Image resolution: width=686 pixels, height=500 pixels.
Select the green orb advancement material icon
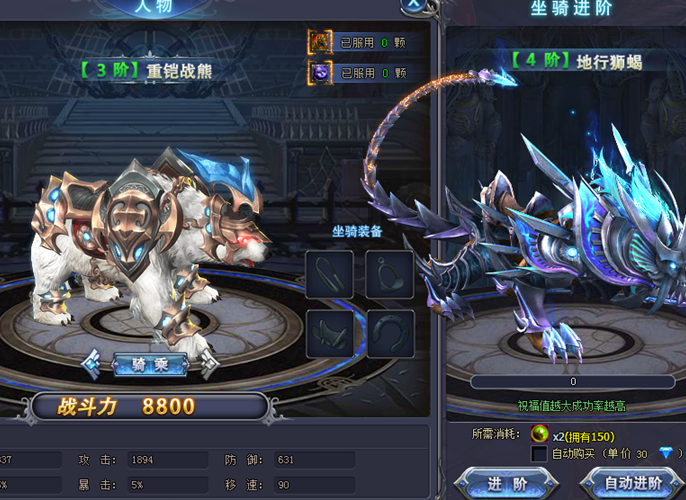tap(539, 435)
